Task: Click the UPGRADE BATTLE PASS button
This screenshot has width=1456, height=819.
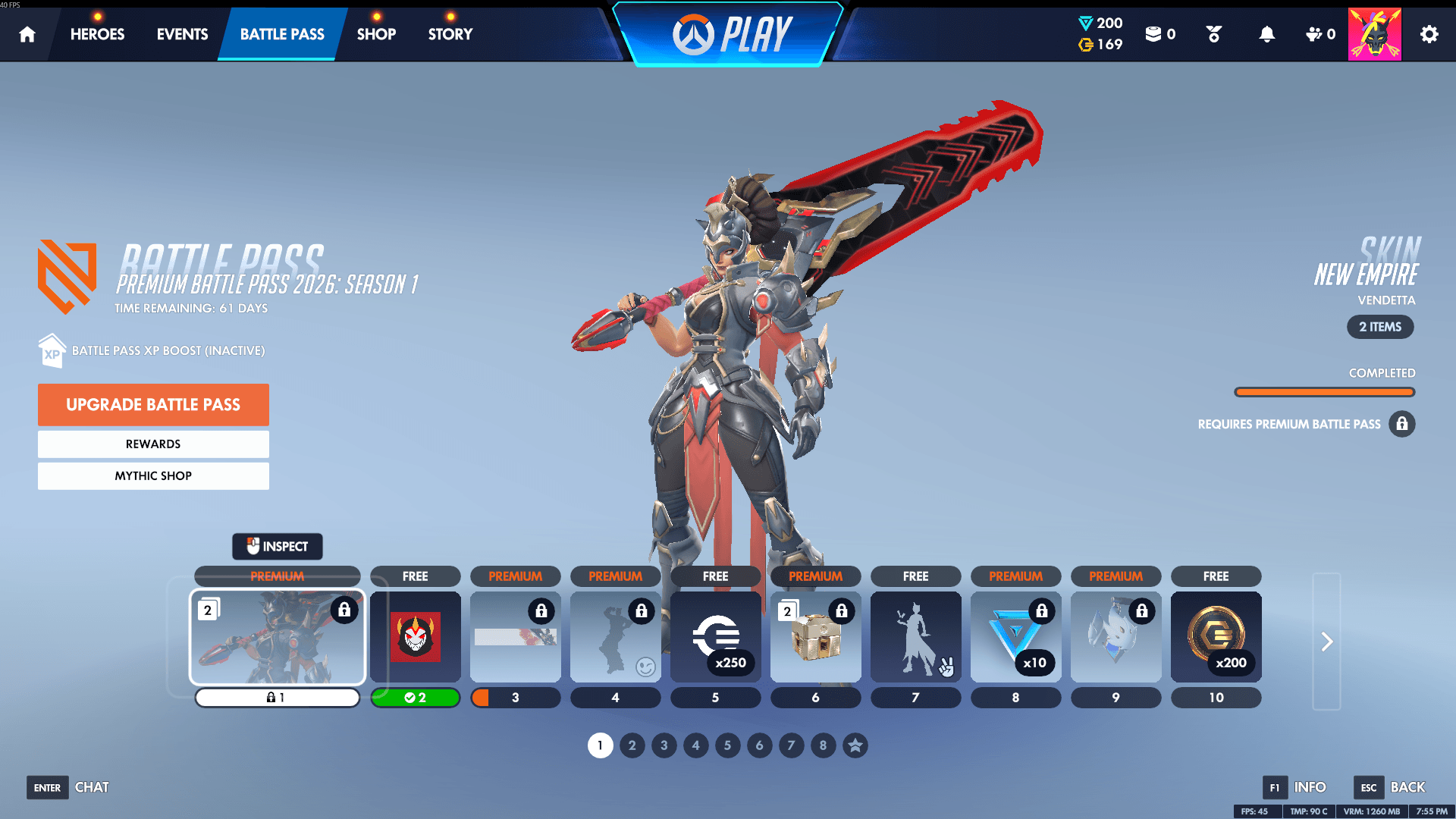Action: 153,404
